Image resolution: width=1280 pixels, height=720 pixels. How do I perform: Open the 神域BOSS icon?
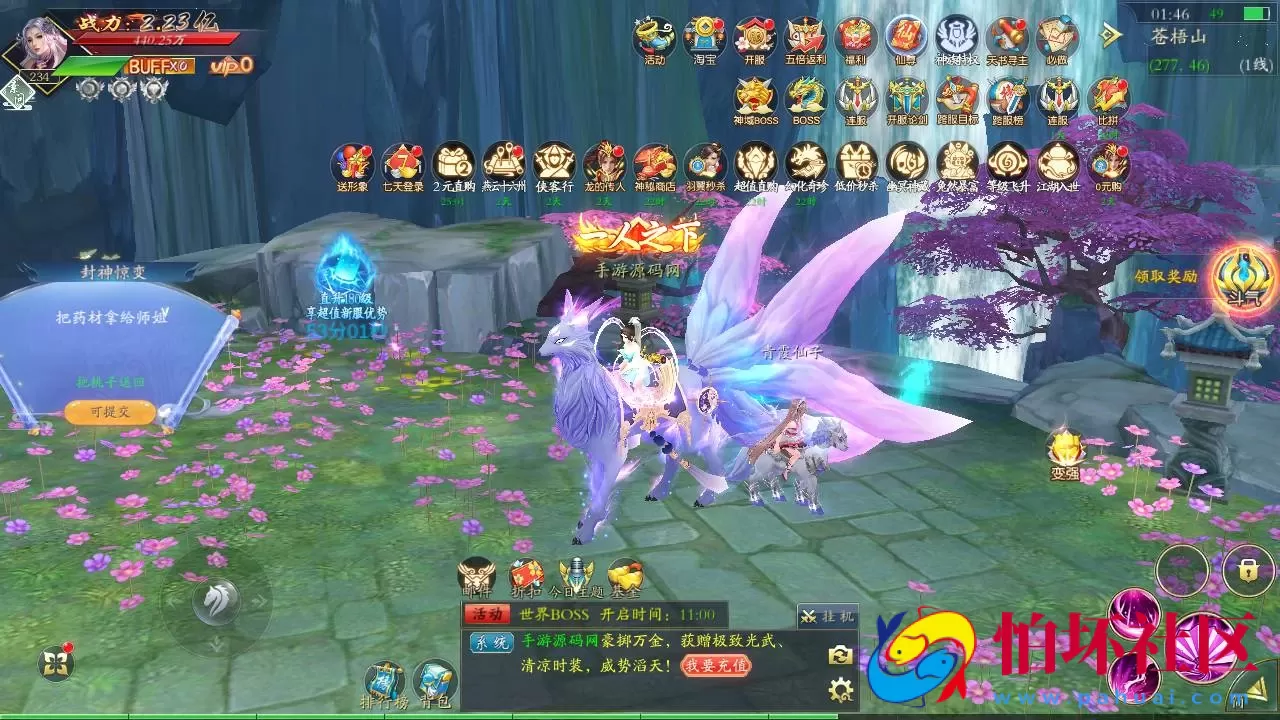pos(755,99)
